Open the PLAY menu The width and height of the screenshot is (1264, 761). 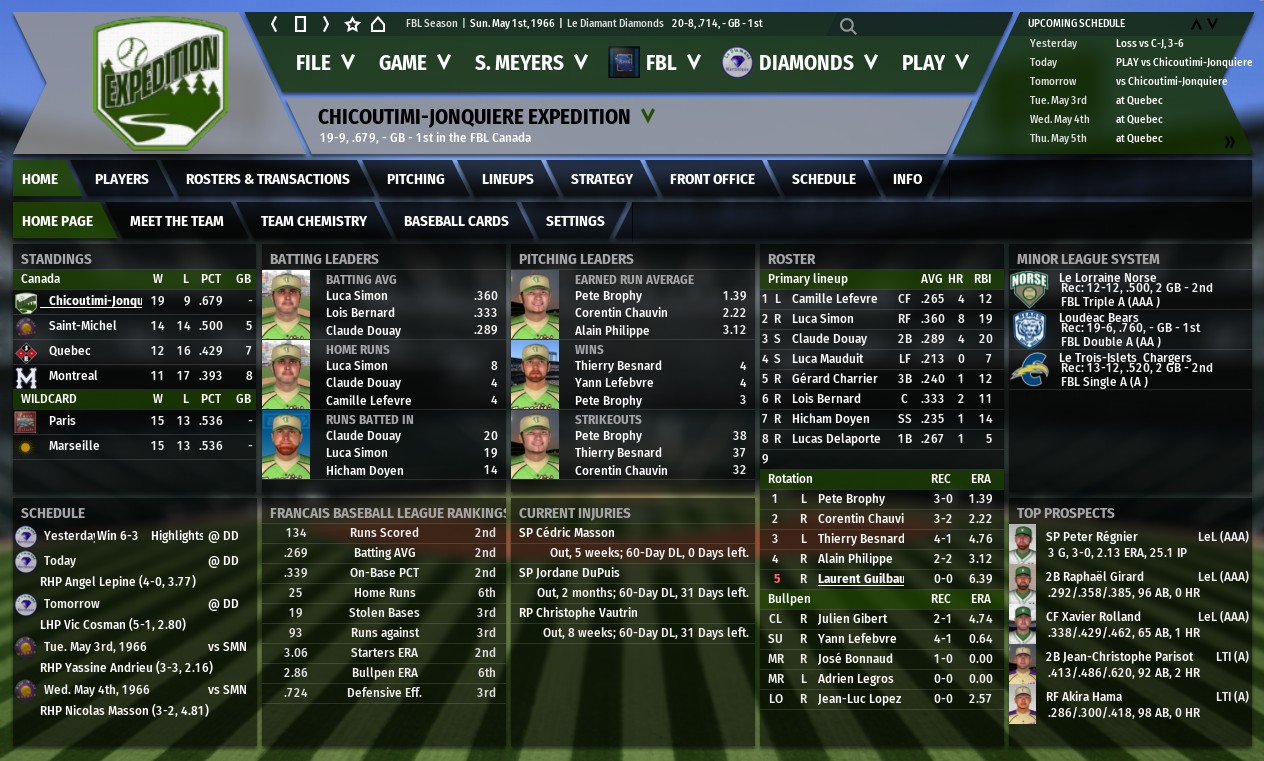(x=935, y=63)
